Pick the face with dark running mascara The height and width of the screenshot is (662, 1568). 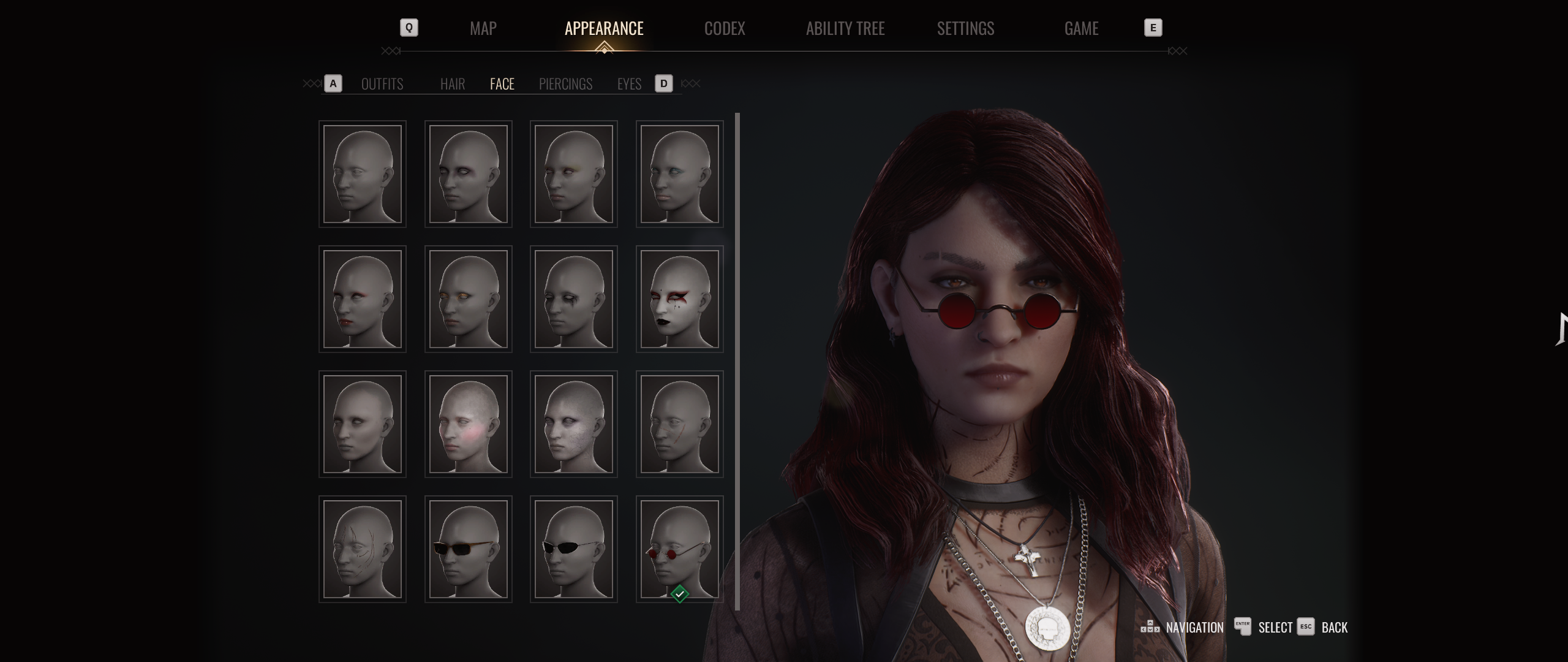click(x=573, y=299)
